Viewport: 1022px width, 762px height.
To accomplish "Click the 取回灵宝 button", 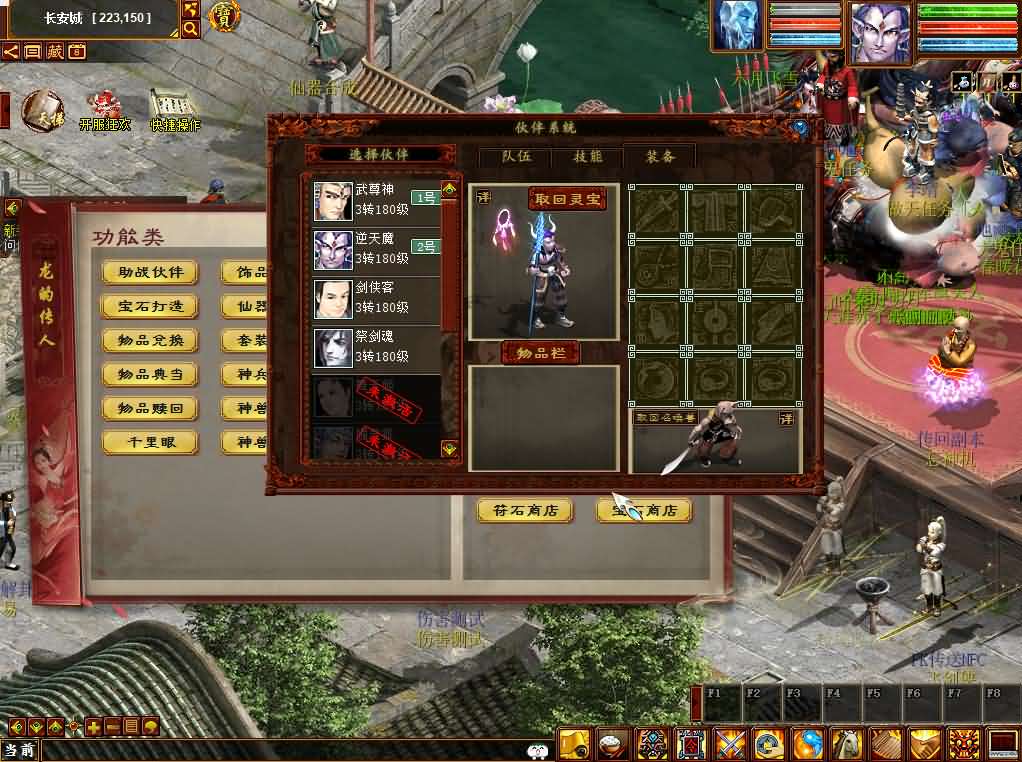I will [x=568, y=199].
